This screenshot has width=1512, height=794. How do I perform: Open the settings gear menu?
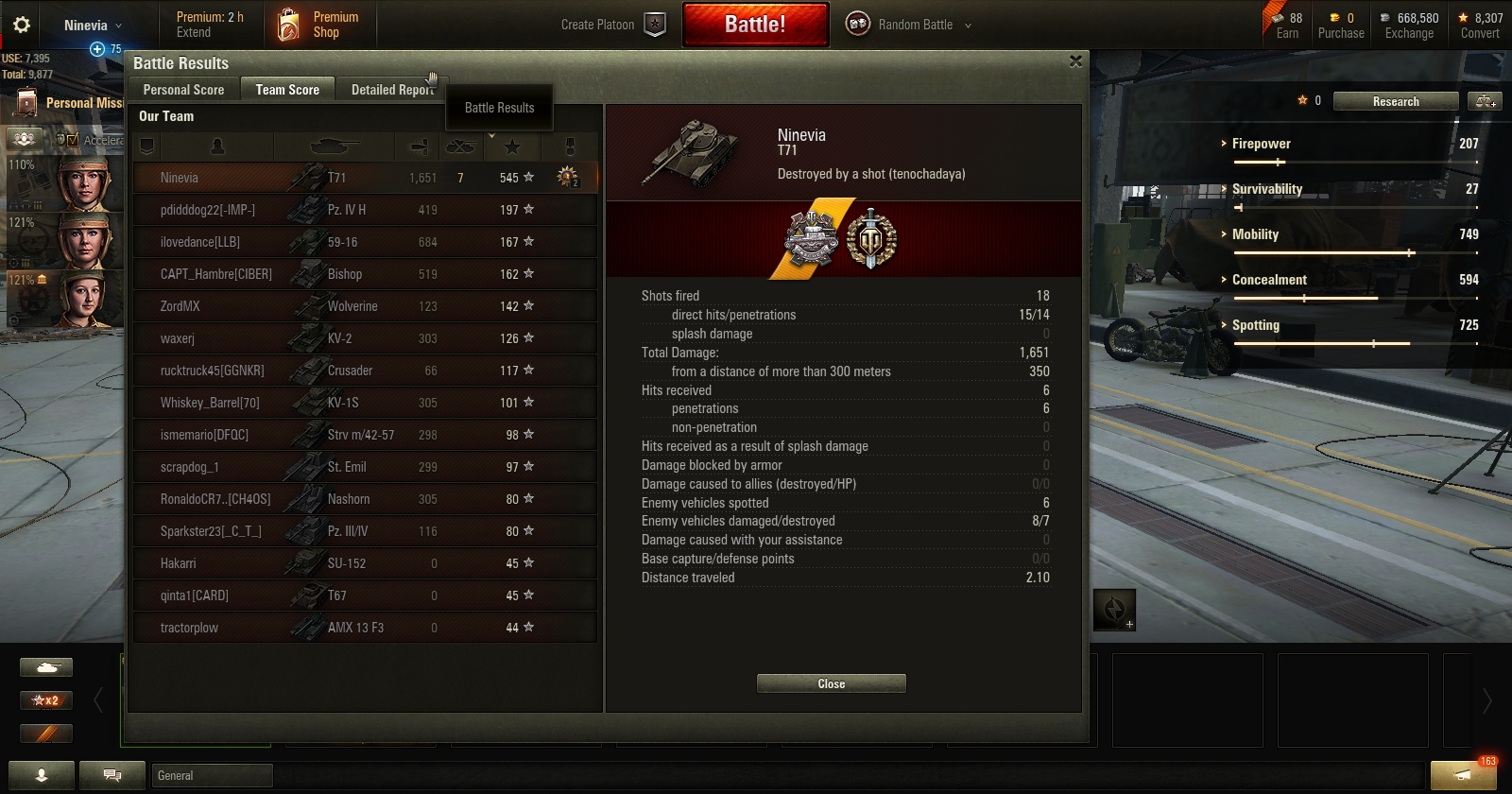(x=22, y=26)
